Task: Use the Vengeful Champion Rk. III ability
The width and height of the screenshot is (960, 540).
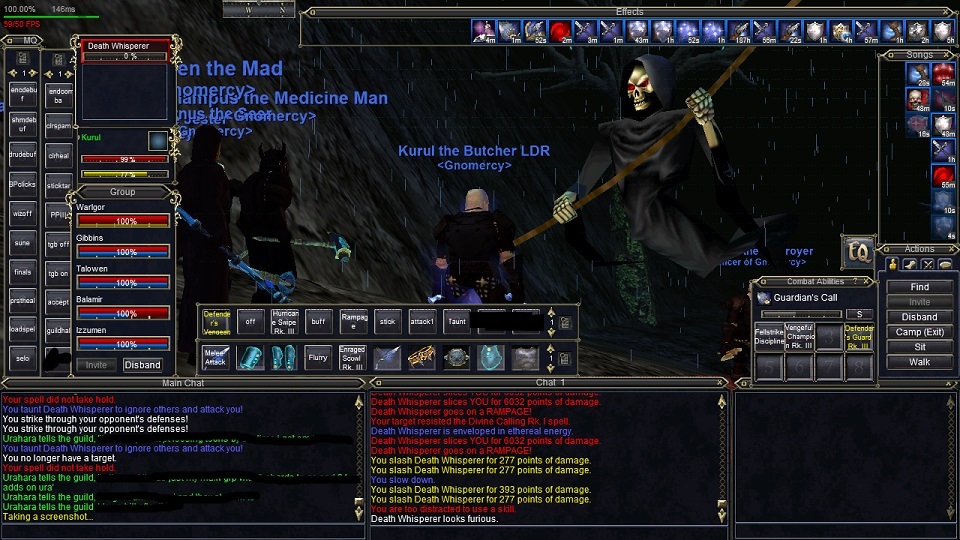Action: (799, 337)
